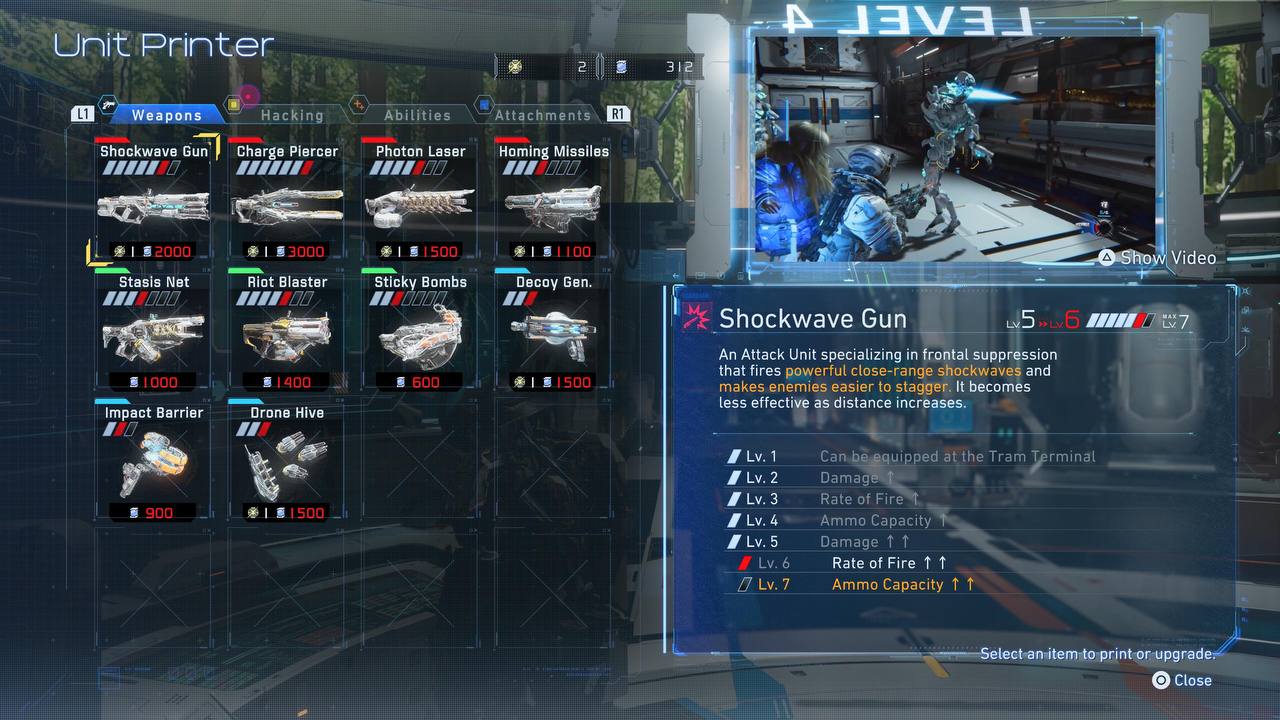Switch to the Abilities tab
The width and height of the screenshot is (1280, 720).
coord(417,115)
